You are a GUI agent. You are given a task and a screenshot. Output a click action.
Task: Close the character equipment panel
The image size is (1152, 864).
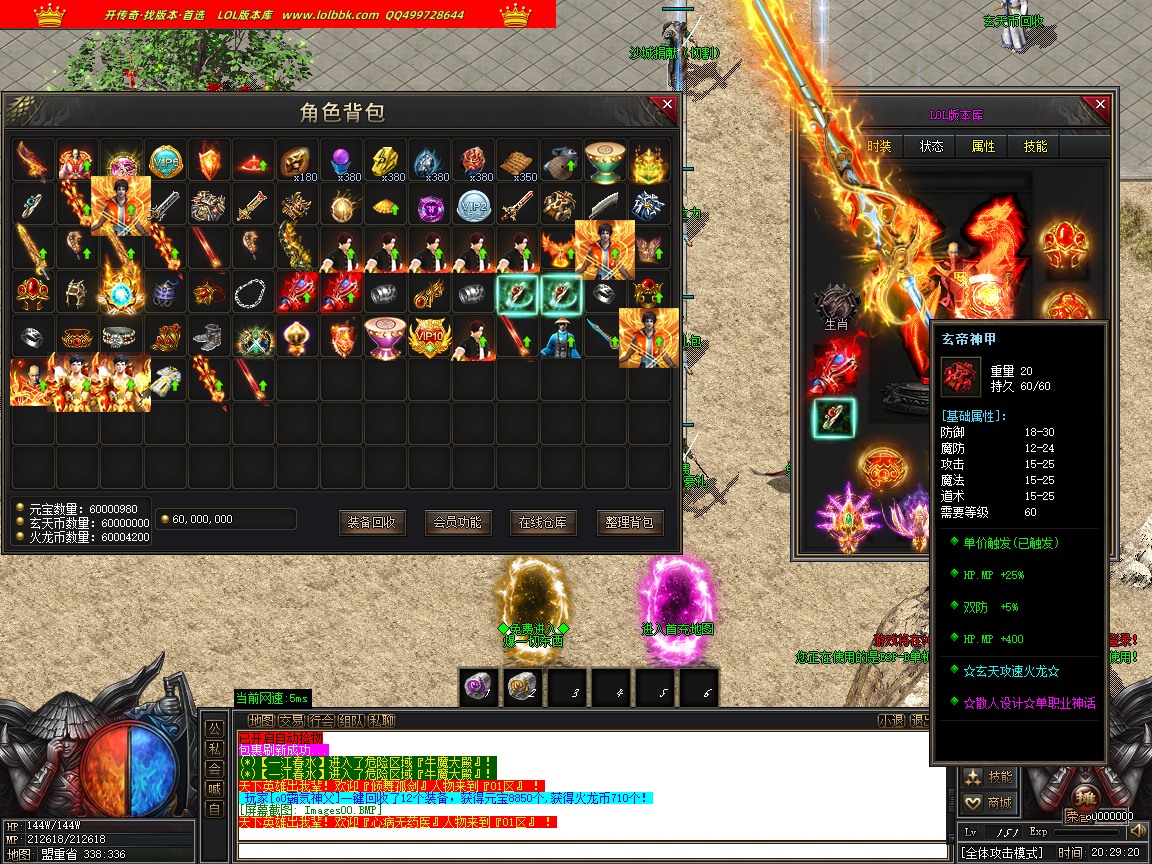point(1100,105)
